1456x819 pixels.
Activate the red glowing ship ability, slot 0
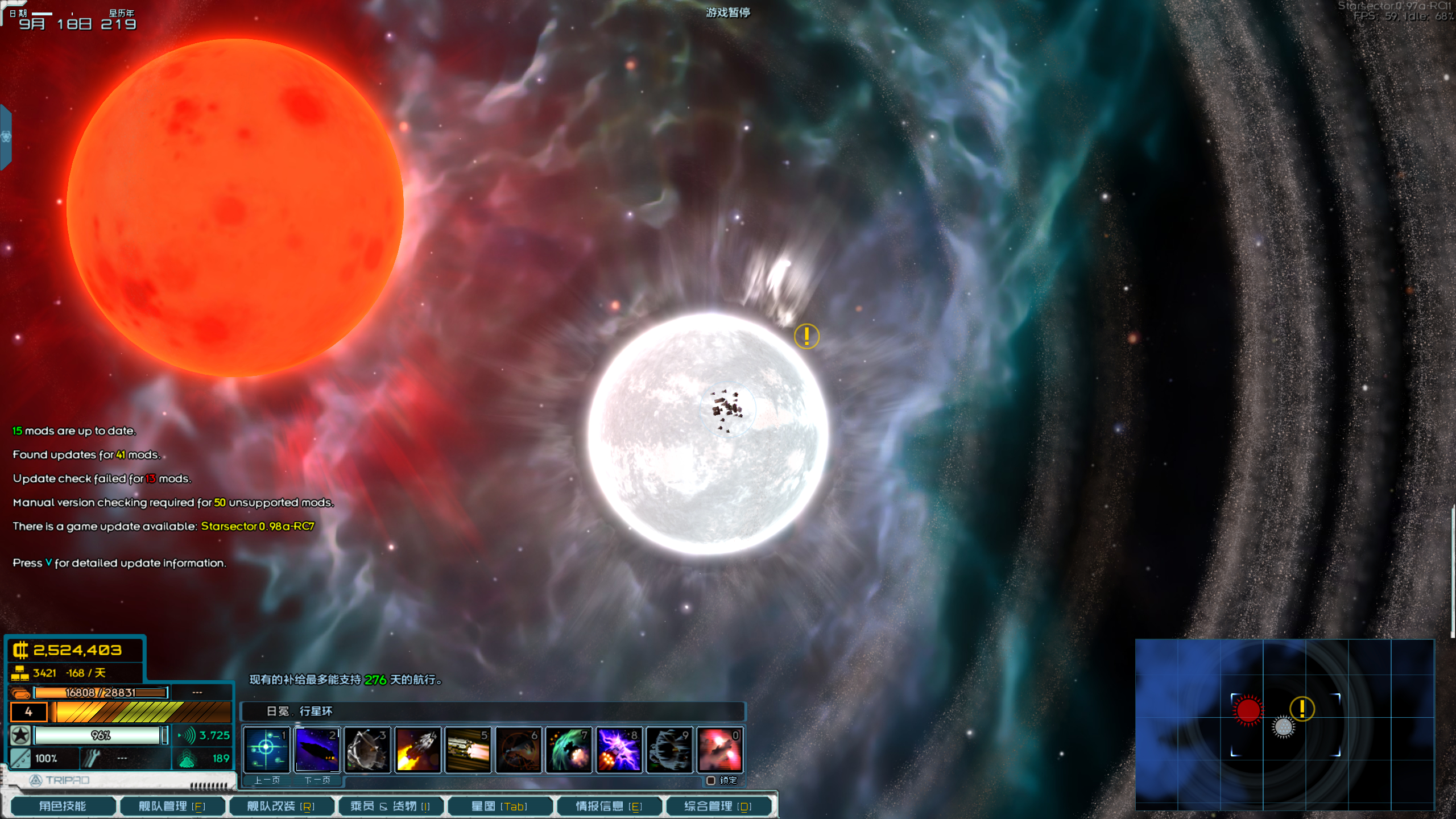point(719,750)
